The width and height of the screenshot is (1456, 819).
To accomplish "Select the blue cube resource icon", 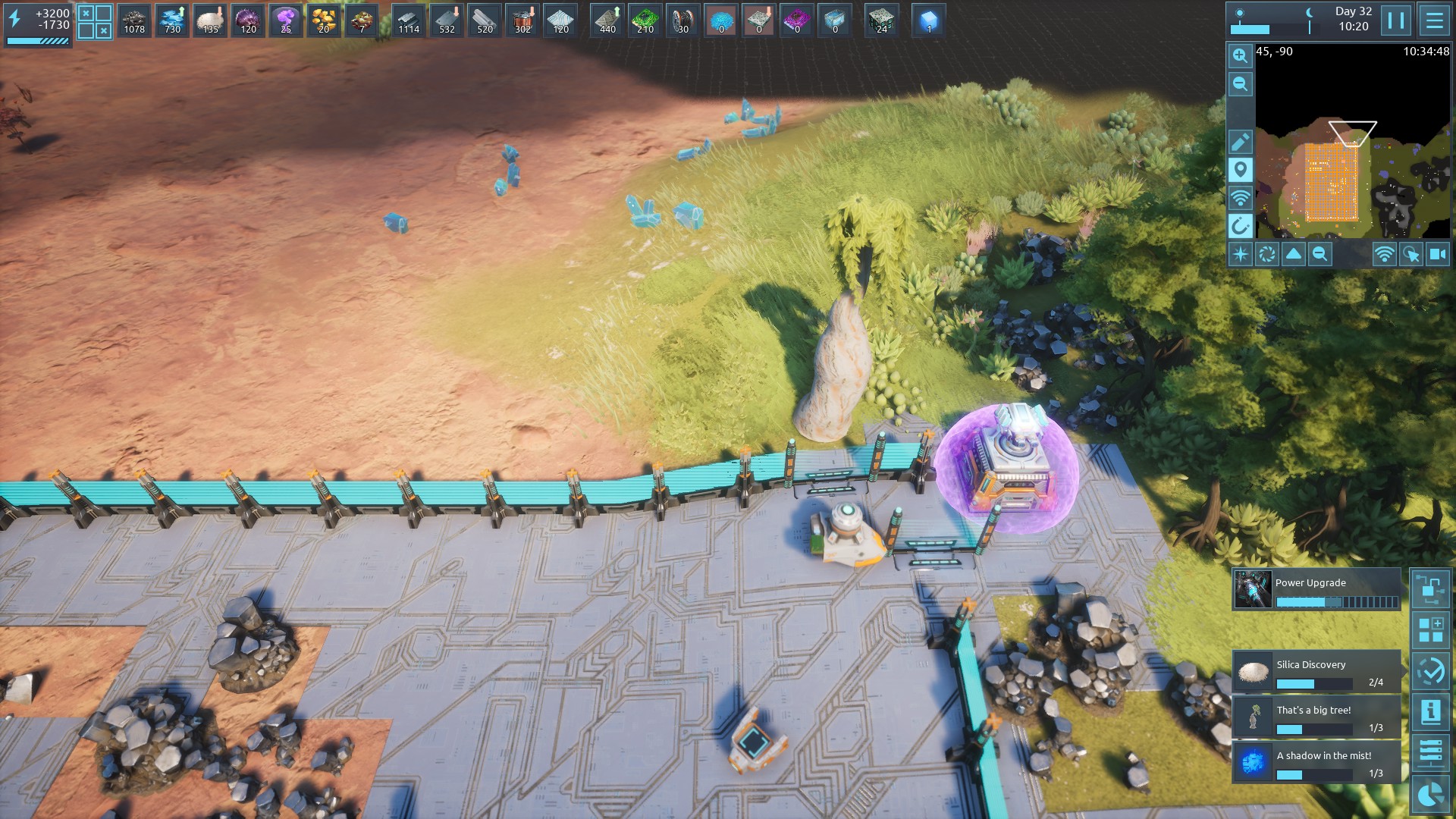I will point(928,20).
